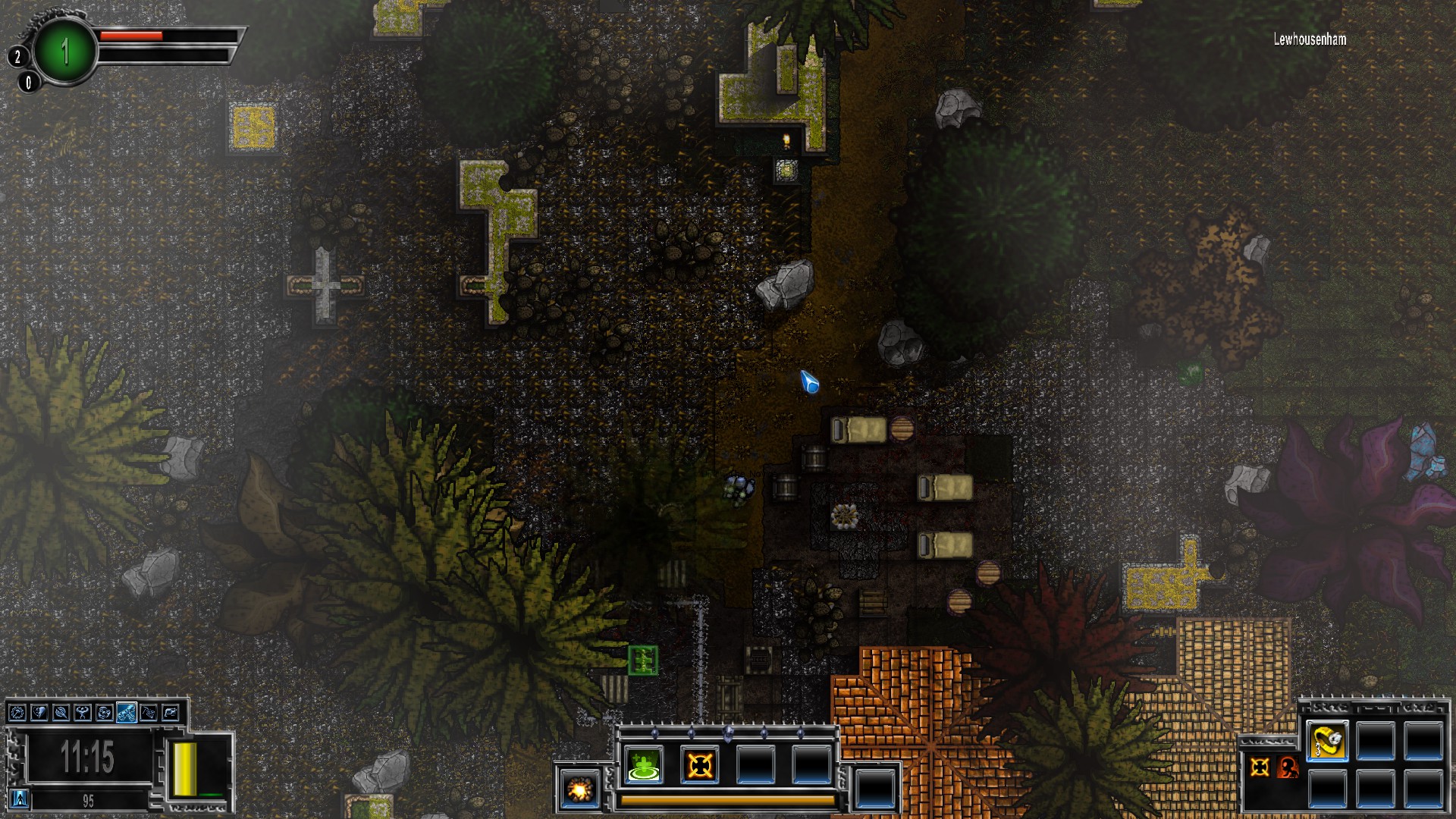Switch to the fifth skill tab in the row
Image resolution: width=1456 pixels, height=819 pixels.
105,714
